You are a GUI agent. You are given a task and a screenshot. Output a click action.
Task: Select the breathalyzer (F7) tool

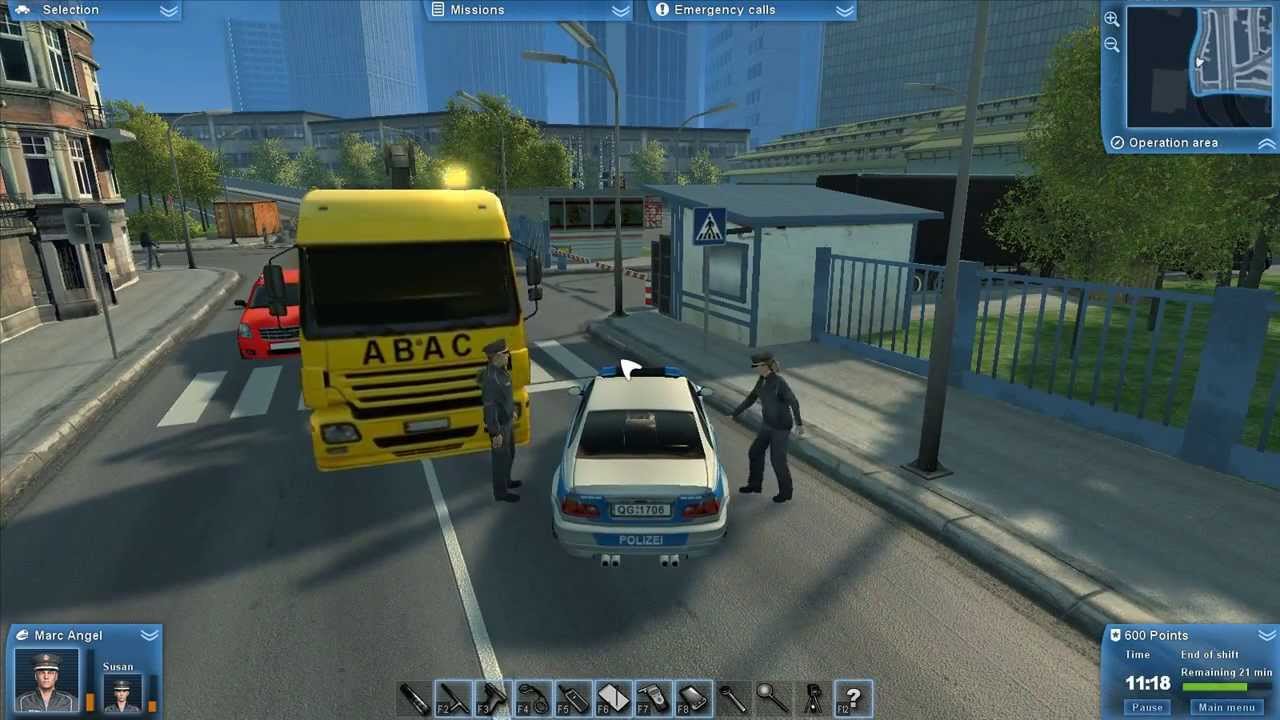(653, 697)
